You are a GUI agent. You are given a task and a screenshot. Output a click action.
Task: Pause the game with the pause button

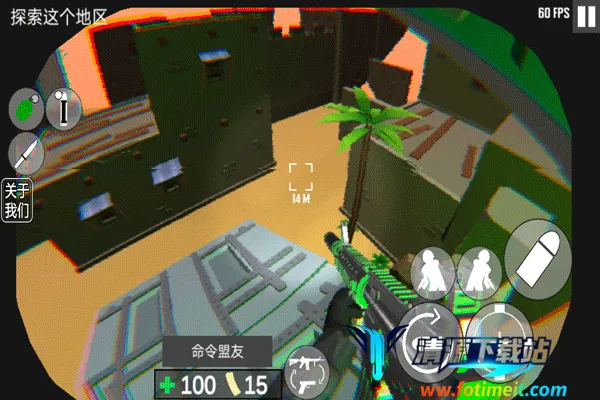(582, 15)
